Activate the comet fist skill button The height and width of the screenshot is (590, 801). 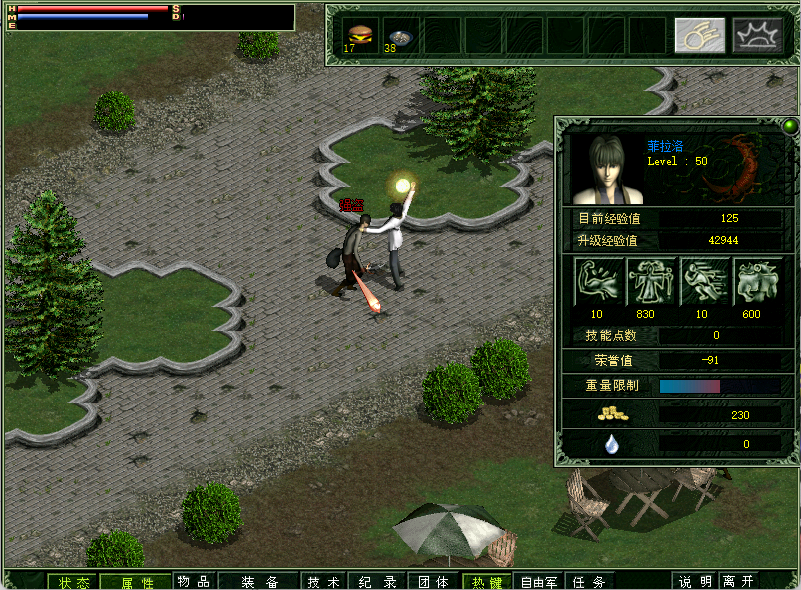coord(699,35)
